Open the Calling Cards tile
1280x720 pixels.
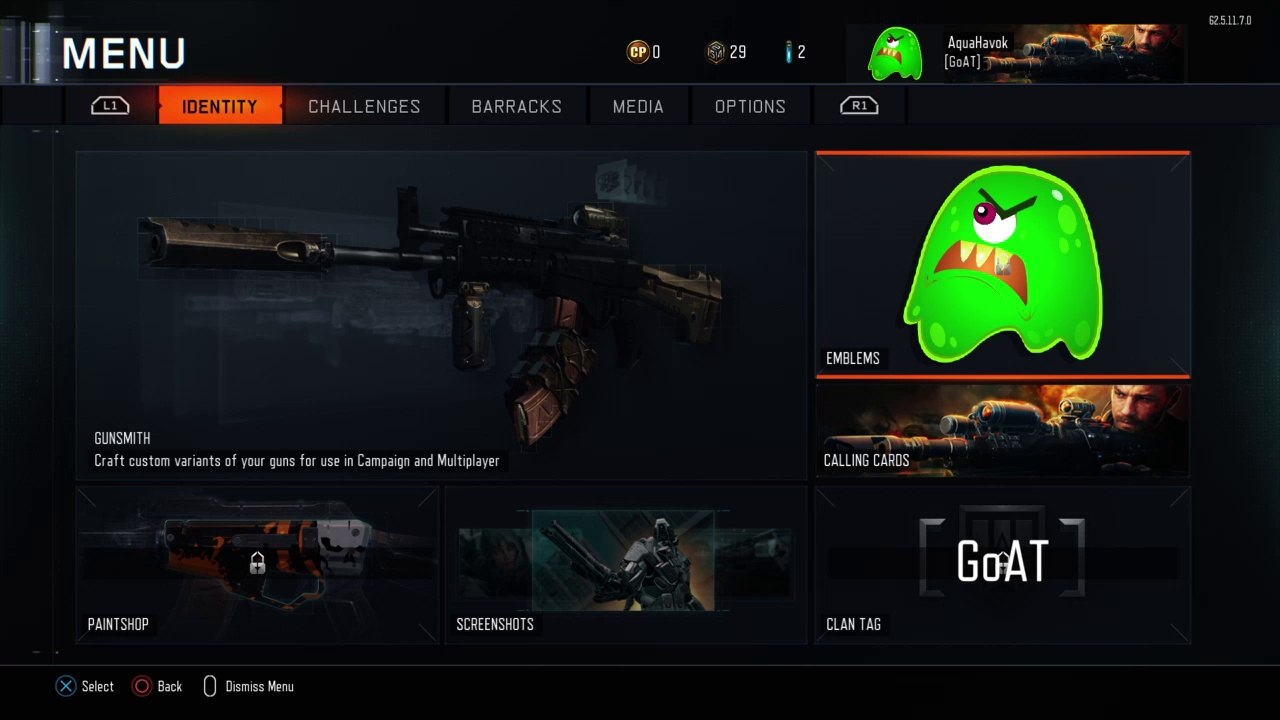pyautogui.click(x=1003, y=430)
